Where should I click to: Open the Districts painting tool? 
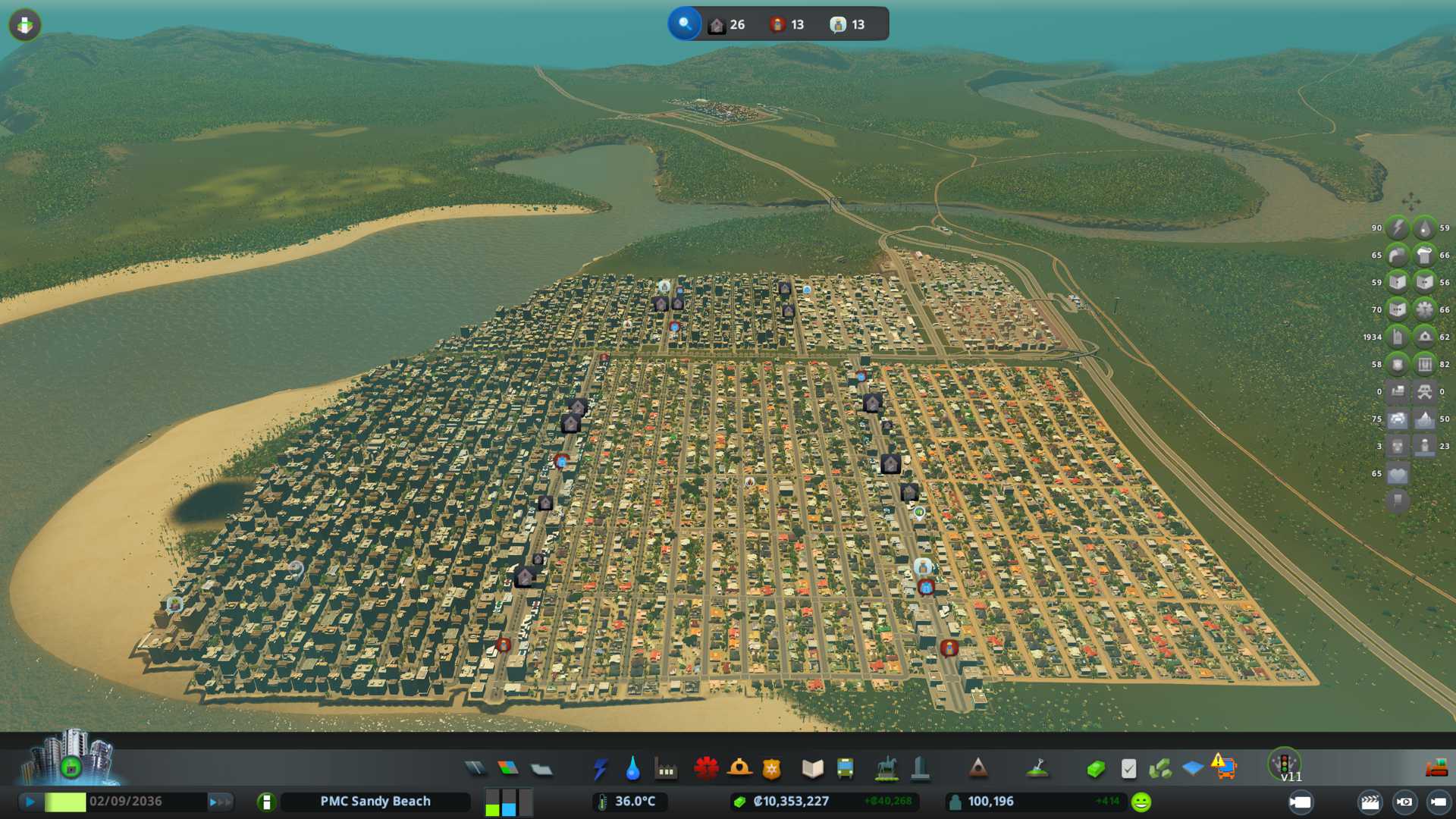pos(541,769)
